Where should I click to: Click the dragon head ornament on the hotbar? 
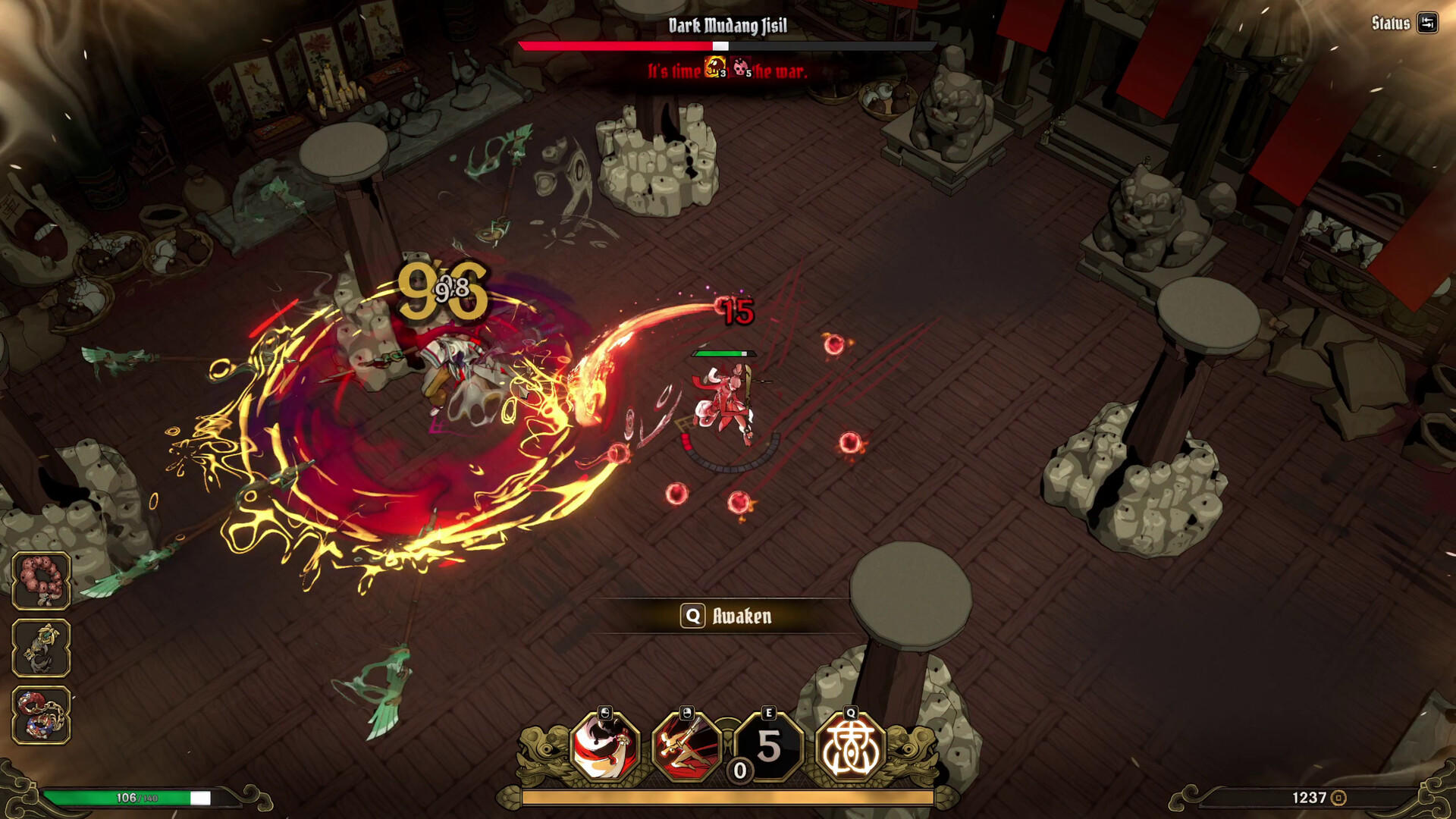point(546,751)
